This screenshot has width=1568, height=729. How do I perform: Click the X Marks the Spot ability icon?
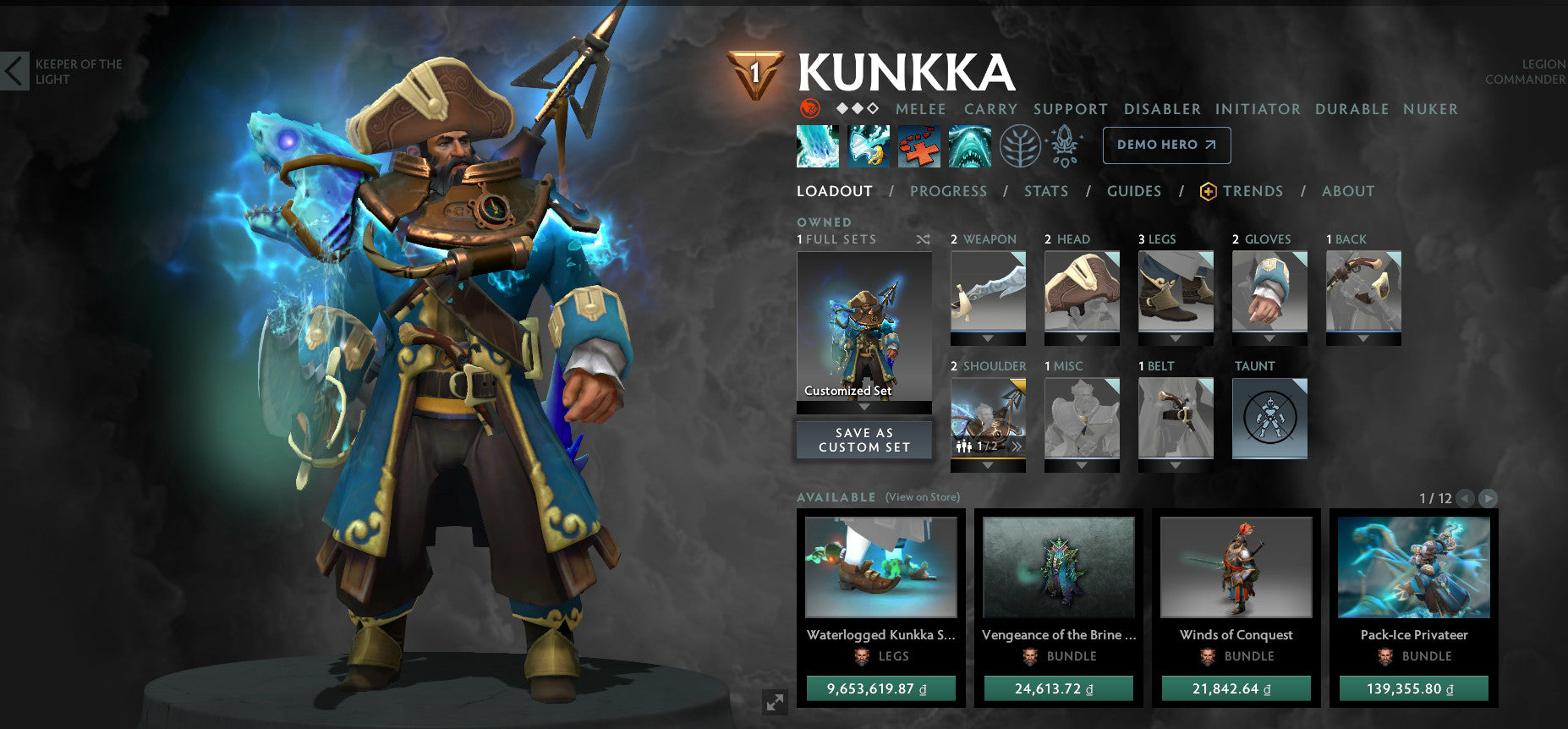(x=918, y=145)
